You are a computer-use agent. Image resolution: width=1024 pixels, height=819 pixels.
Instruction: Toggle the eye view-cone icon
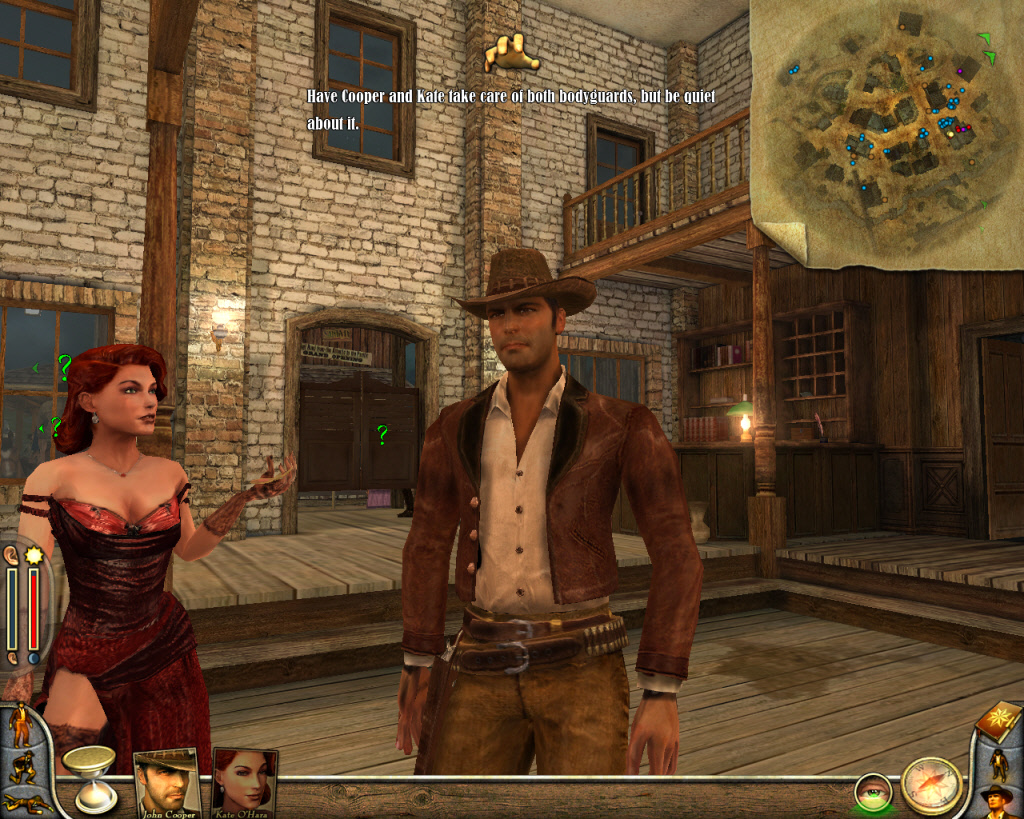[873, 792]
